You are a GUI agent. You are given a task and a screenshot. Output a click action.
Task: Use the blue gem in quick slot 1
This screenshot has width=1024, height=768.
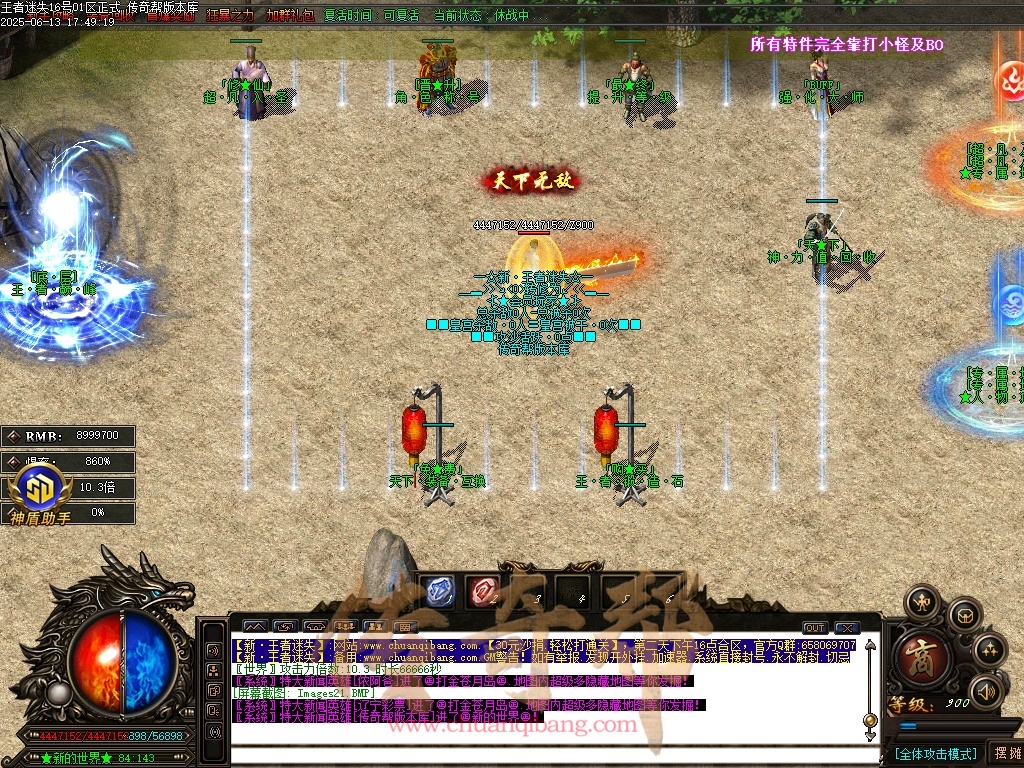(439, 591)
